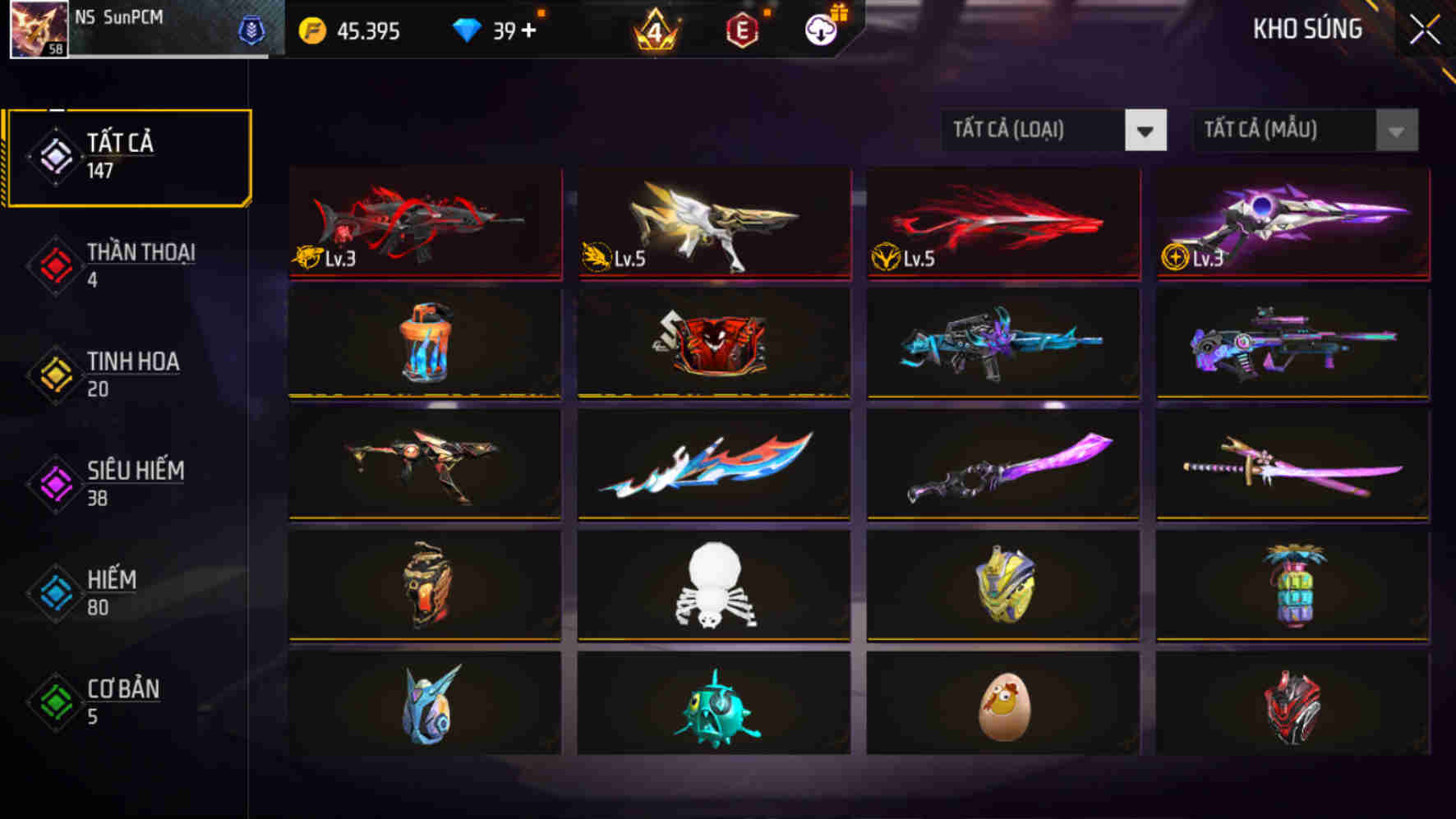Viewport: 1456px width, 819px height.
Task: Click the gold coin currency icon
Action: click(313, 30)
